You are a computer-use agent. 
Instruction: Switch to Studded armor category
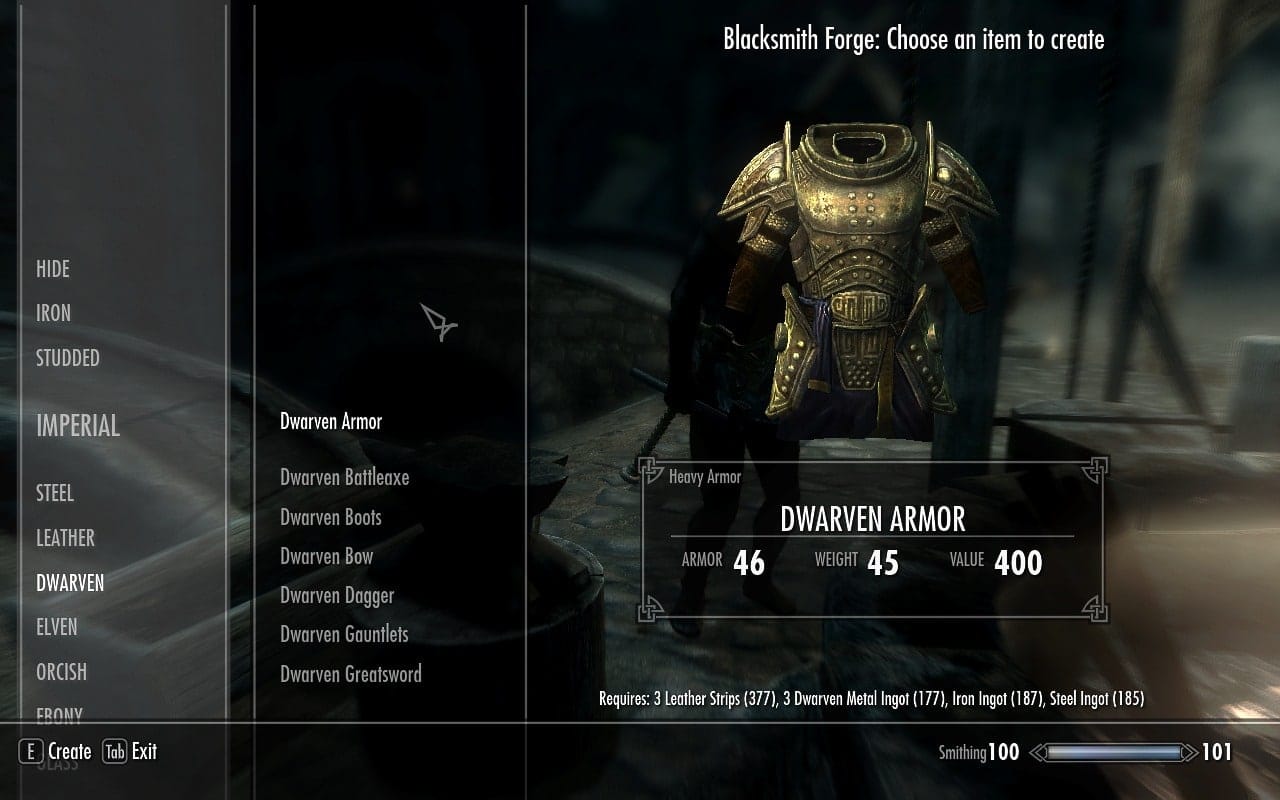(x=68, y=358)
